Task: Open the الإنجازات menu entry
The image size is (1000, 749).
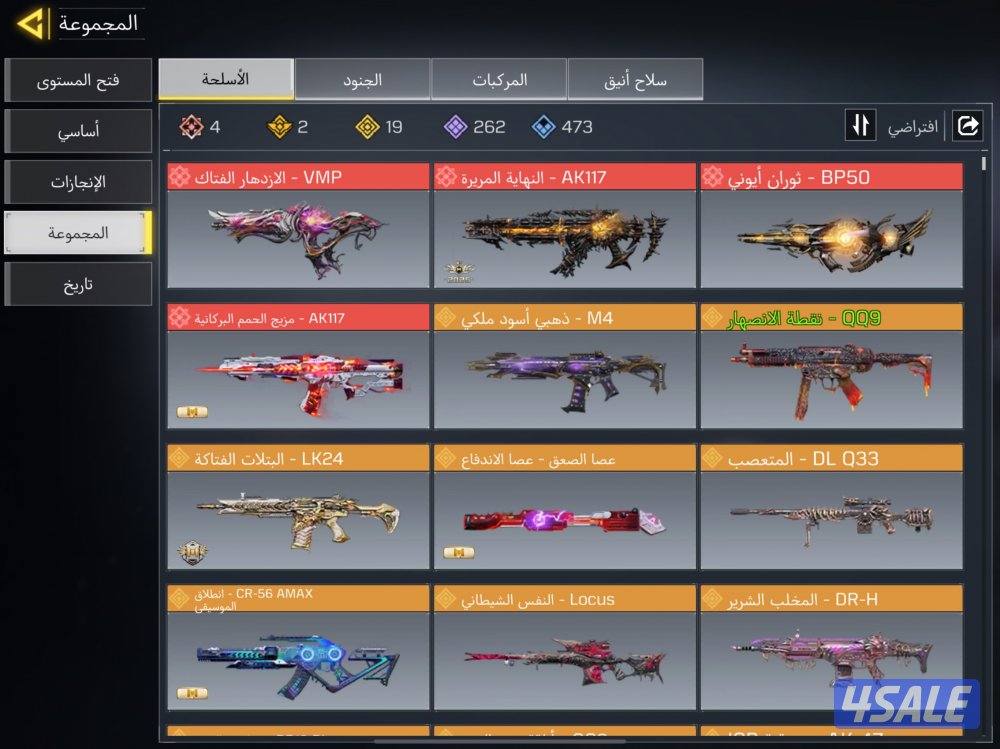Action: [78, 182]
